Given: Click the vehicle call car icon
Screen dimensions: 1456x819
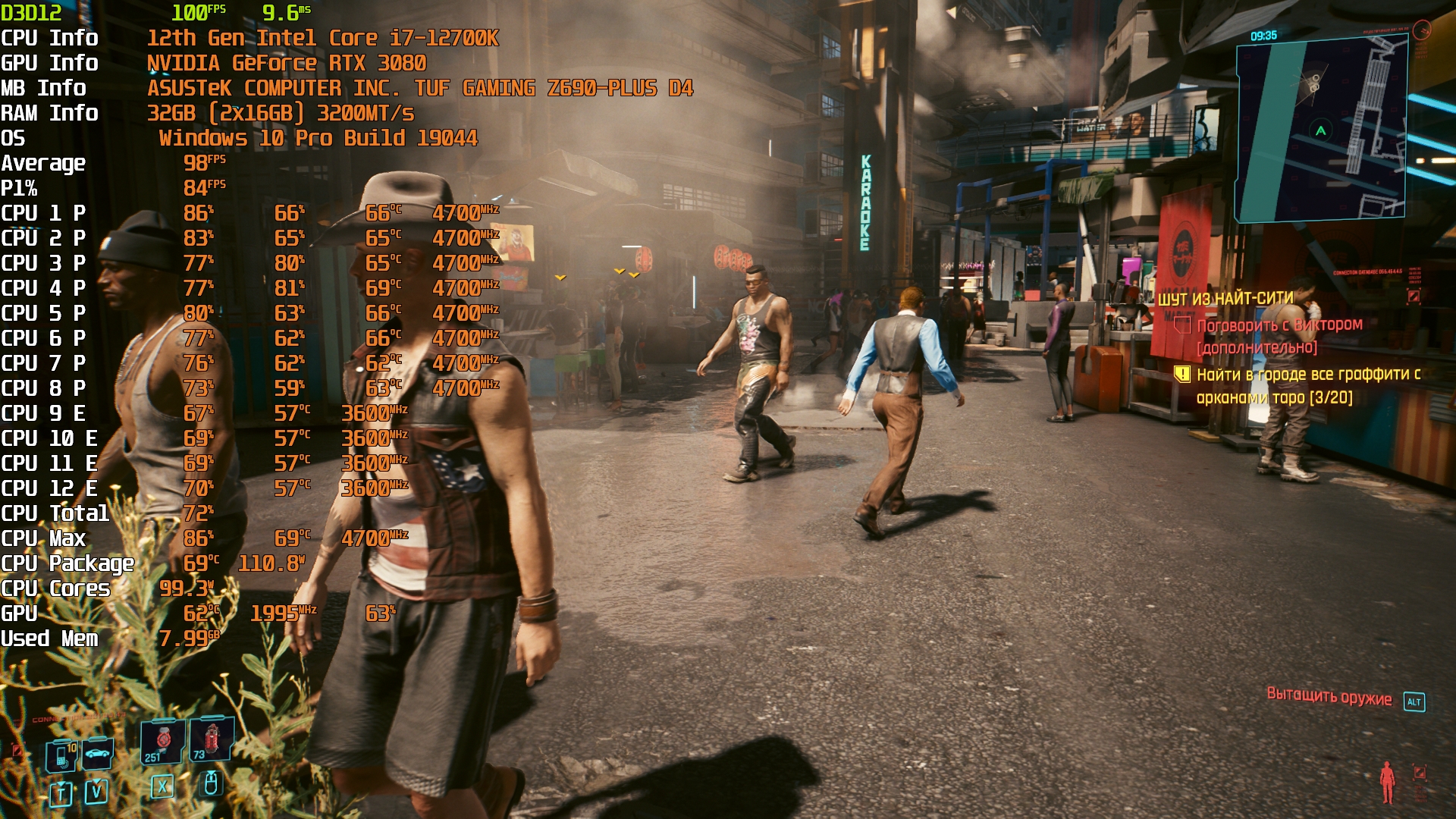Looking at the screenshot, I should pyautogui.click(x=98, y=753).
